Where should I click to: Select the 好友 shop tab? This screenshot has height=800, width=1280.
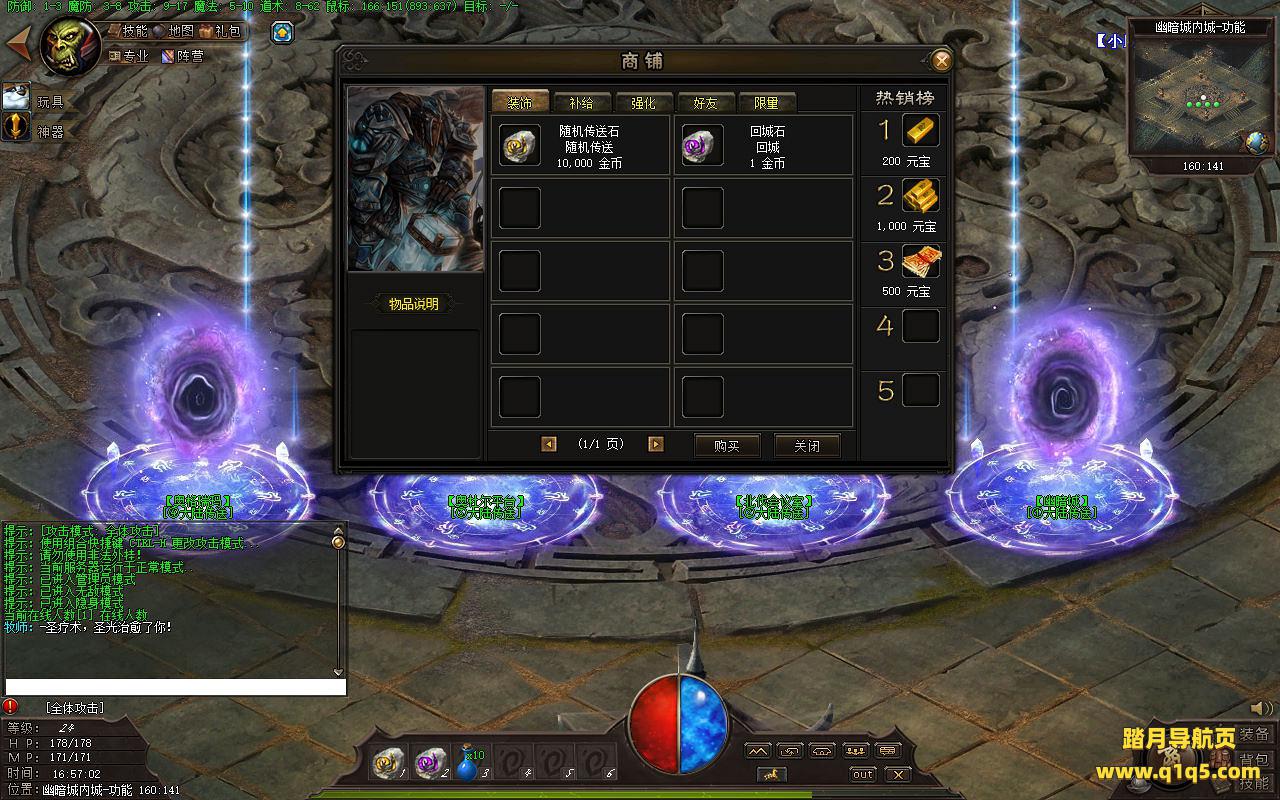705,102
